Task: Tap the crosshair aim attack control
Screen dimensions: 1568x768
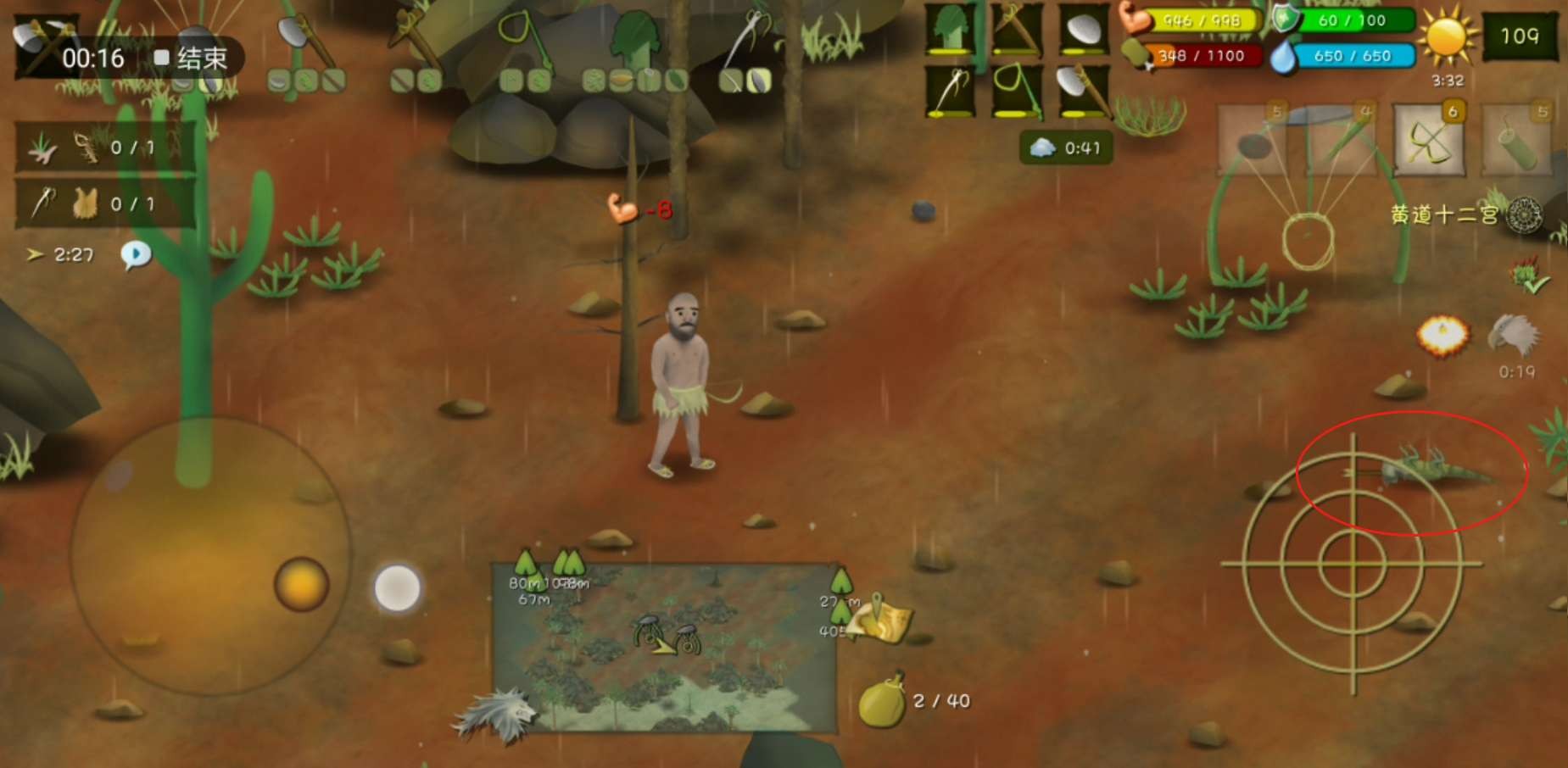Action: (1353, 563)
